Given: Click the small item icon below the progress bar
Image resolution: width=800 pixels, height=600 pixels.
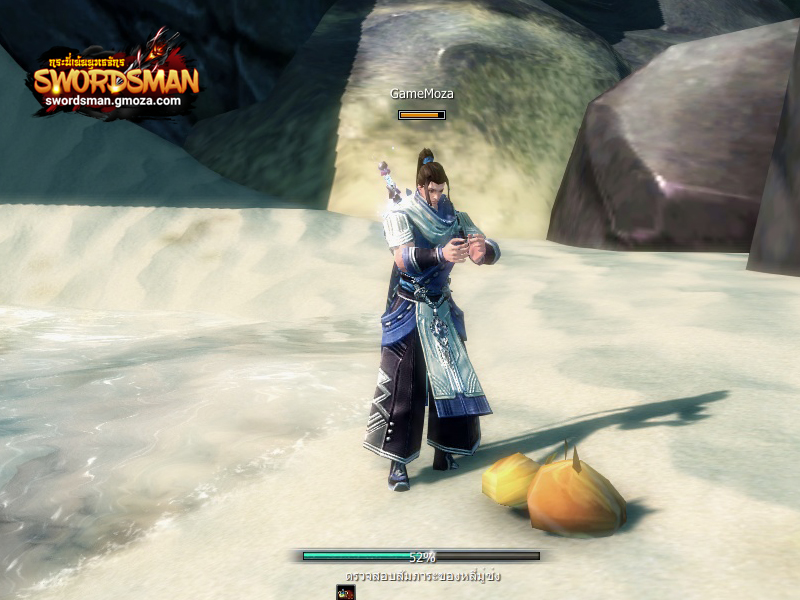Looking at the screenshot, I should (345, 593).
